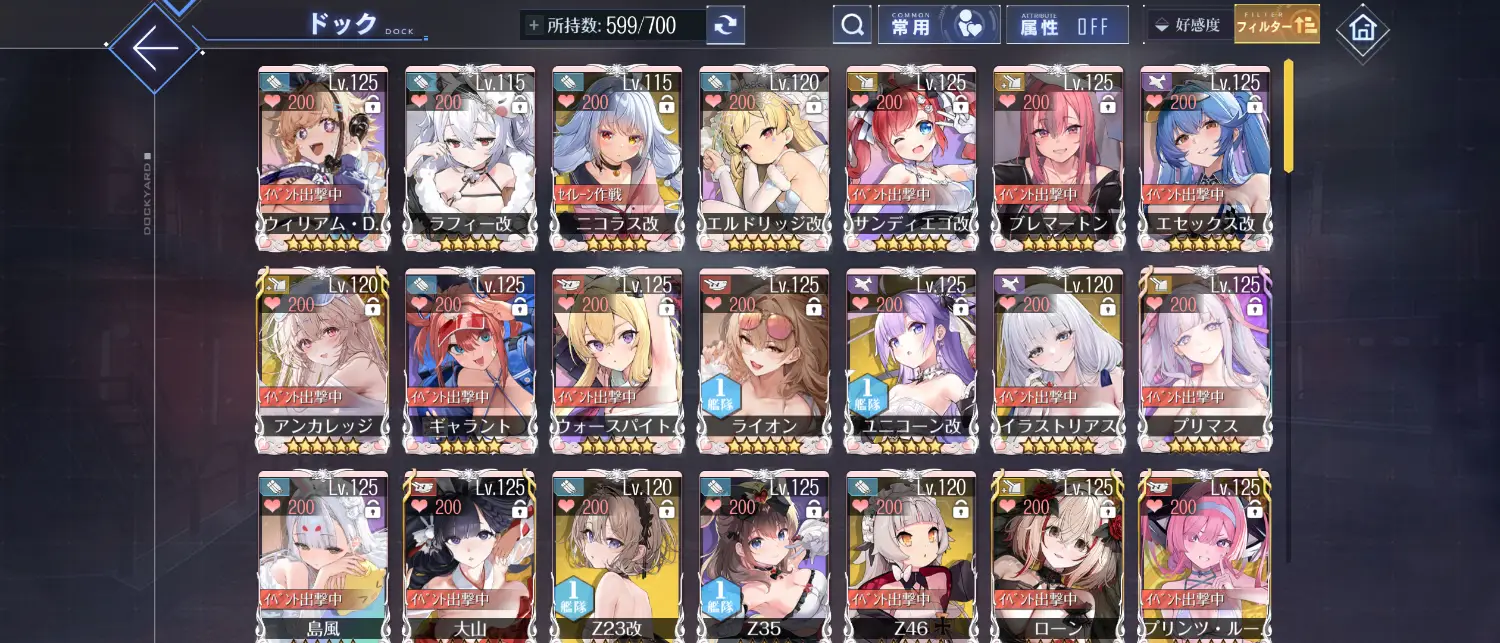This screenshot has width=1500, height=643.
Task: Go back with the arrow button
Action: [154, 47]
